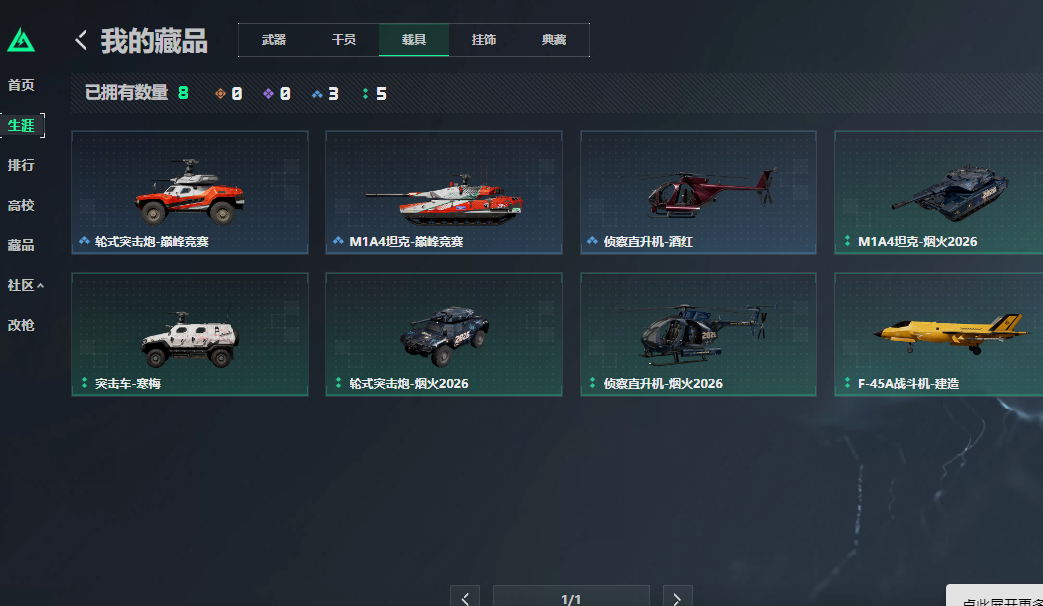Switch to the 典藏 tab
The image size is (1043, 606).
(554, 40)
